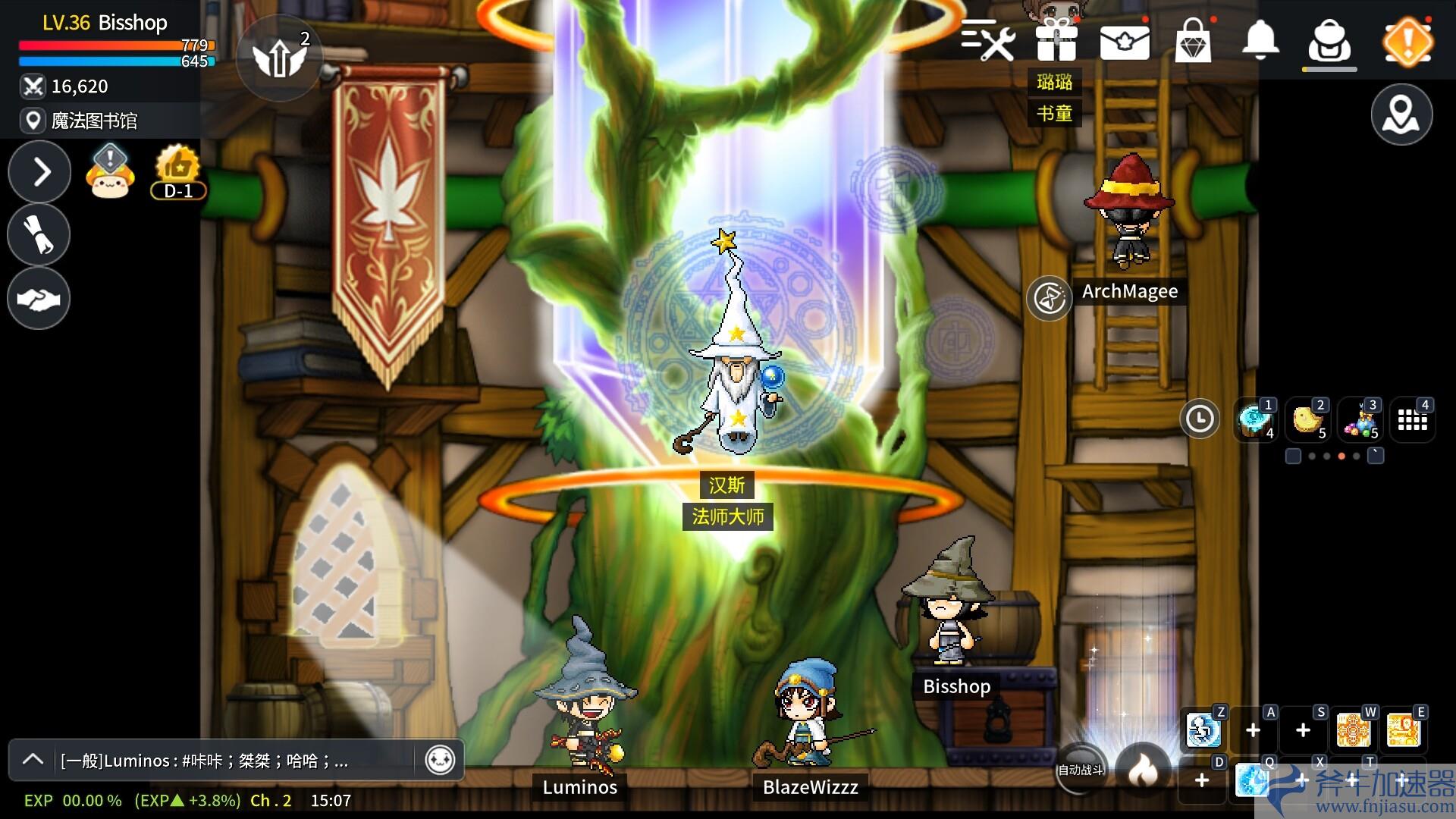Tap the mushroom notice event icon
Viewport: 1456px width, 819px height.
(x=111, y=171)
